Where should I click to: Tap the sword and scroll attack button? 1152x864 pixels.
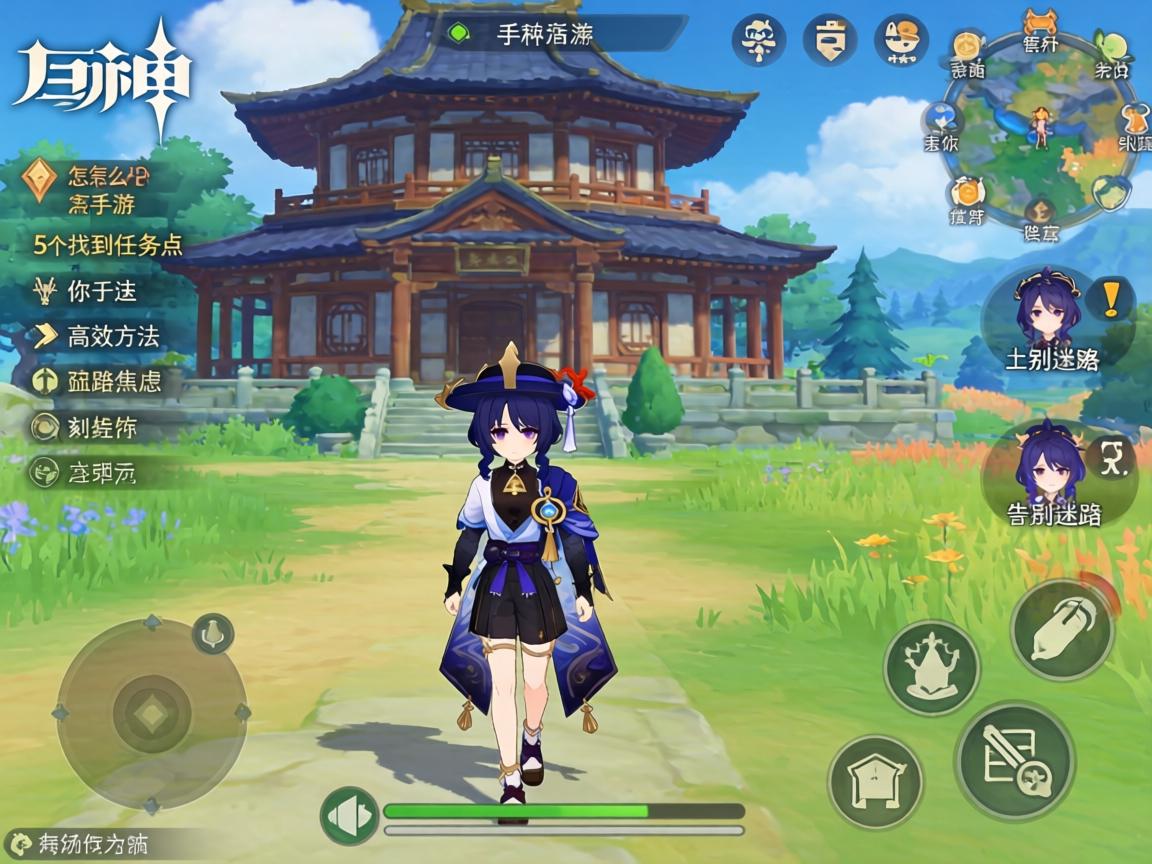point(1014,761)
